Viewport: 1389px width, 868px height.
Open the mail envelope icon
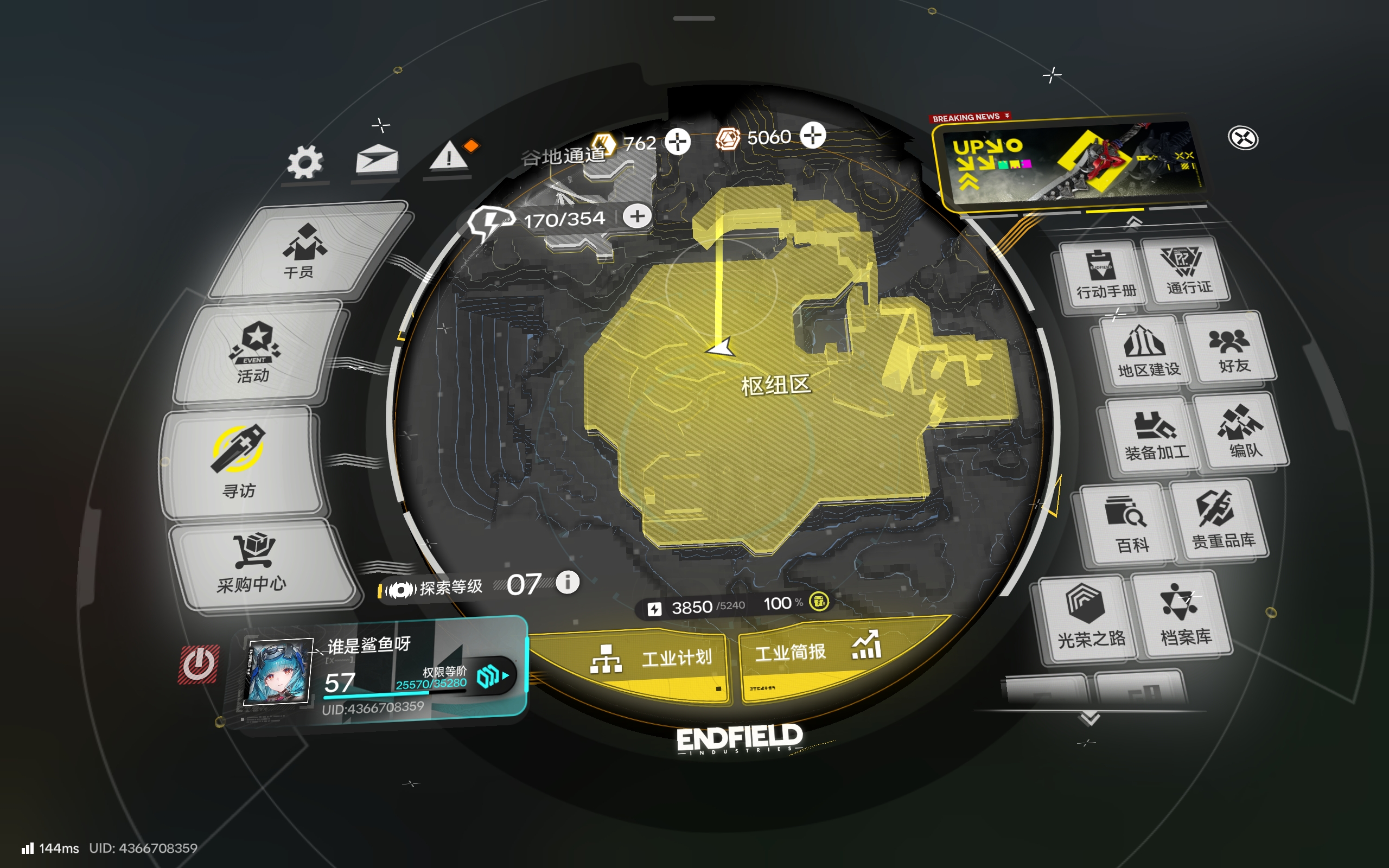tap(377, 158)
